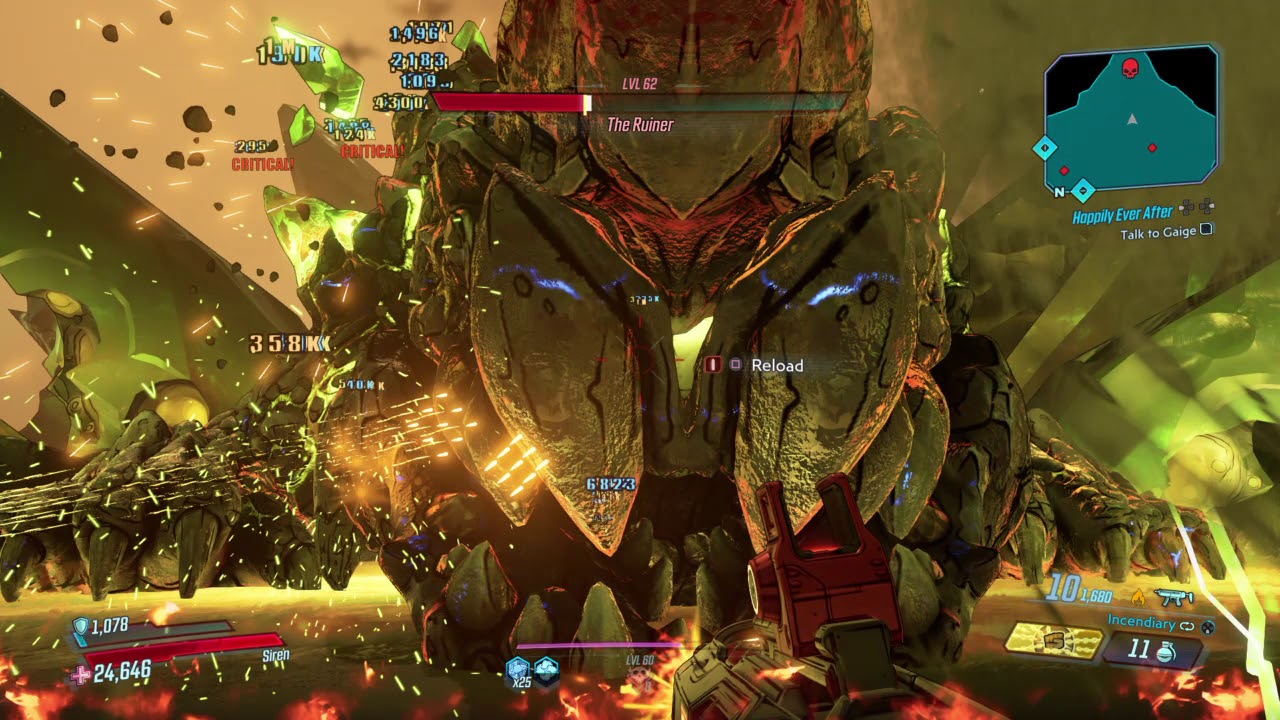This screenshot has height=720, width=1280.
Task: Toggle the Incendiary element swap icon
Action: (1188, 623)
